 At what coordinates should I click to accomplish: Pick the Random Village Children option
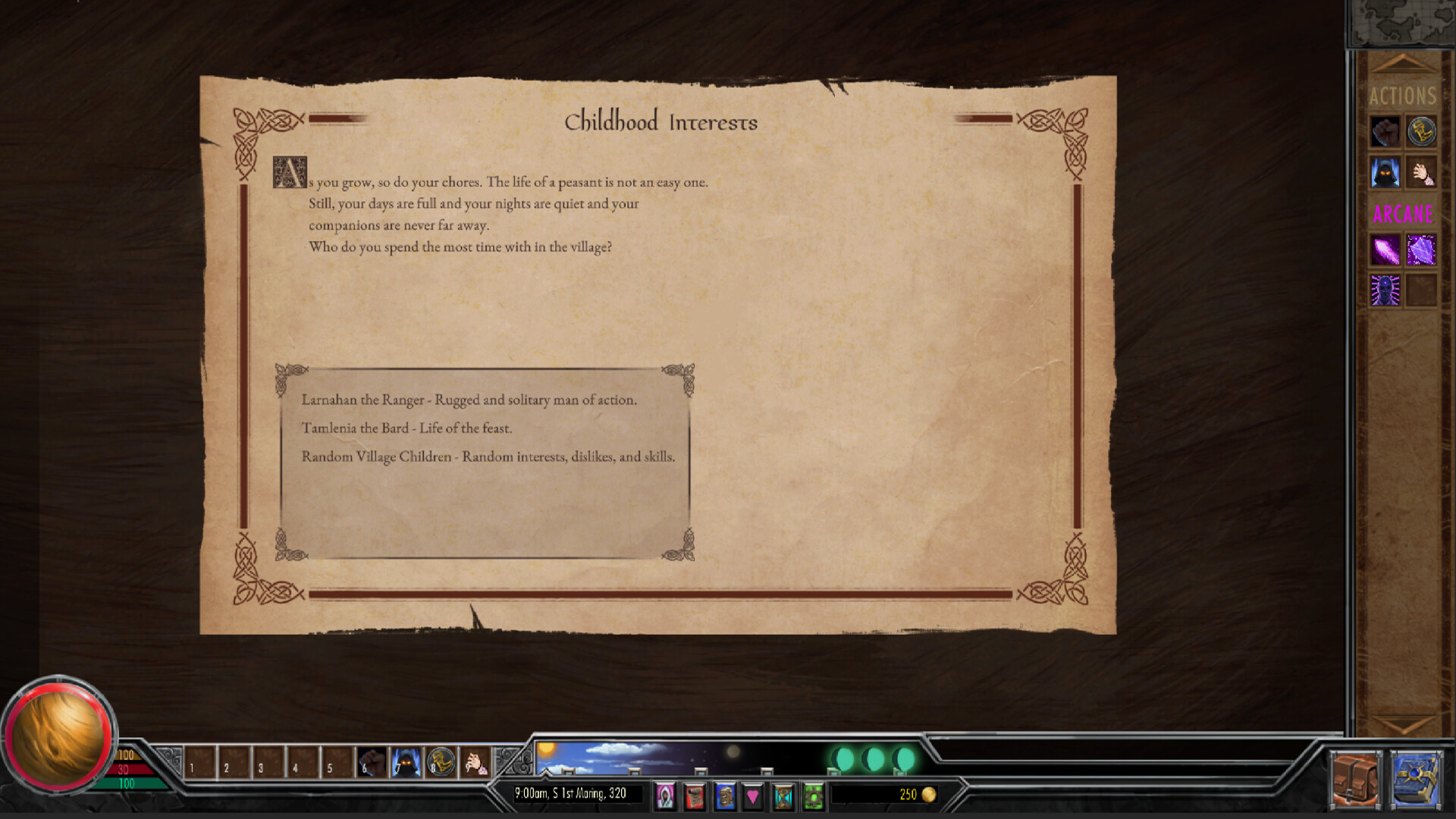click(x=490, y=457)
